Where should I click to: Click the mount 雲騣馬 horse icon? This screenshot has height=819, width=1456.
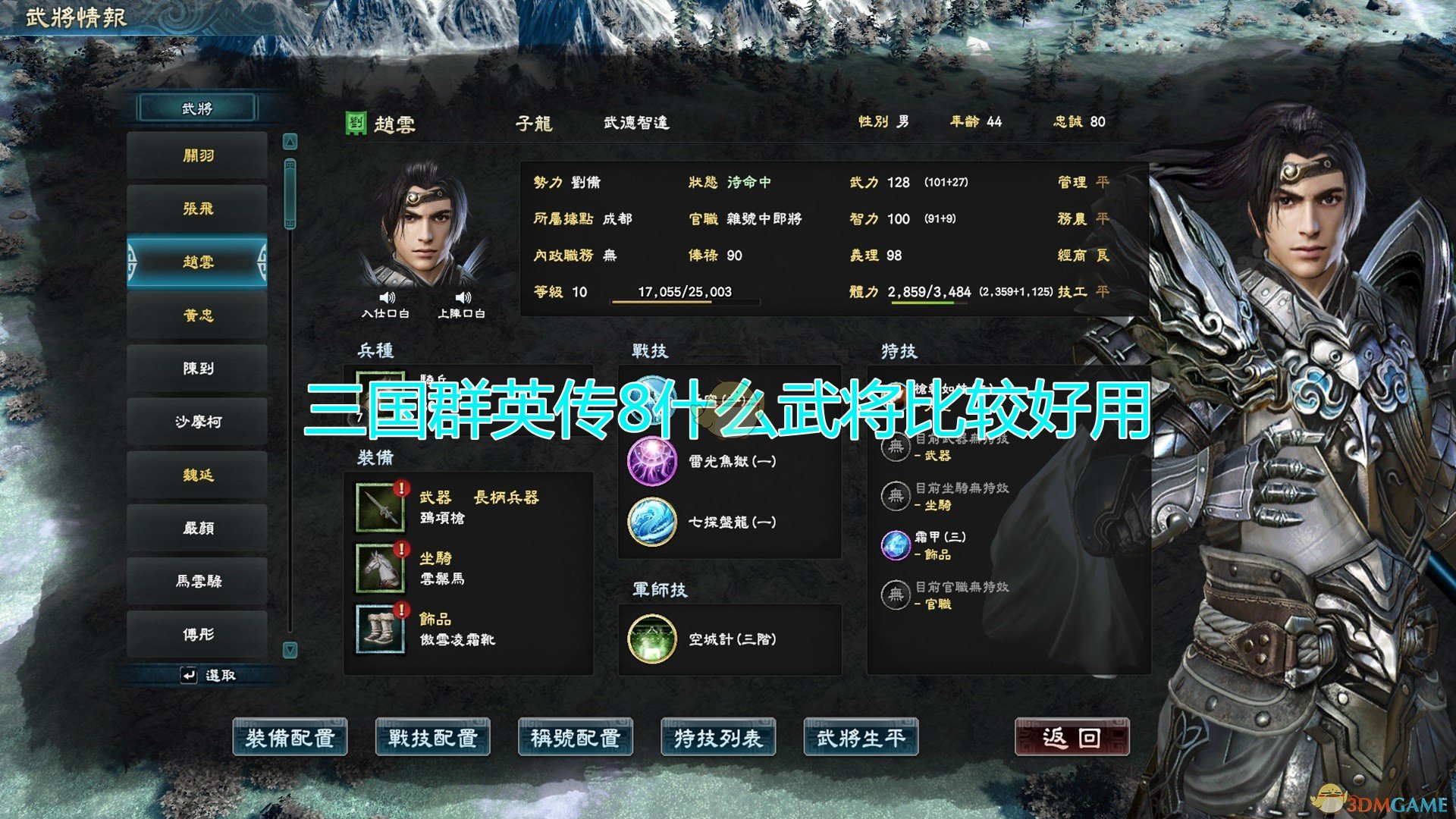[381, 567]
